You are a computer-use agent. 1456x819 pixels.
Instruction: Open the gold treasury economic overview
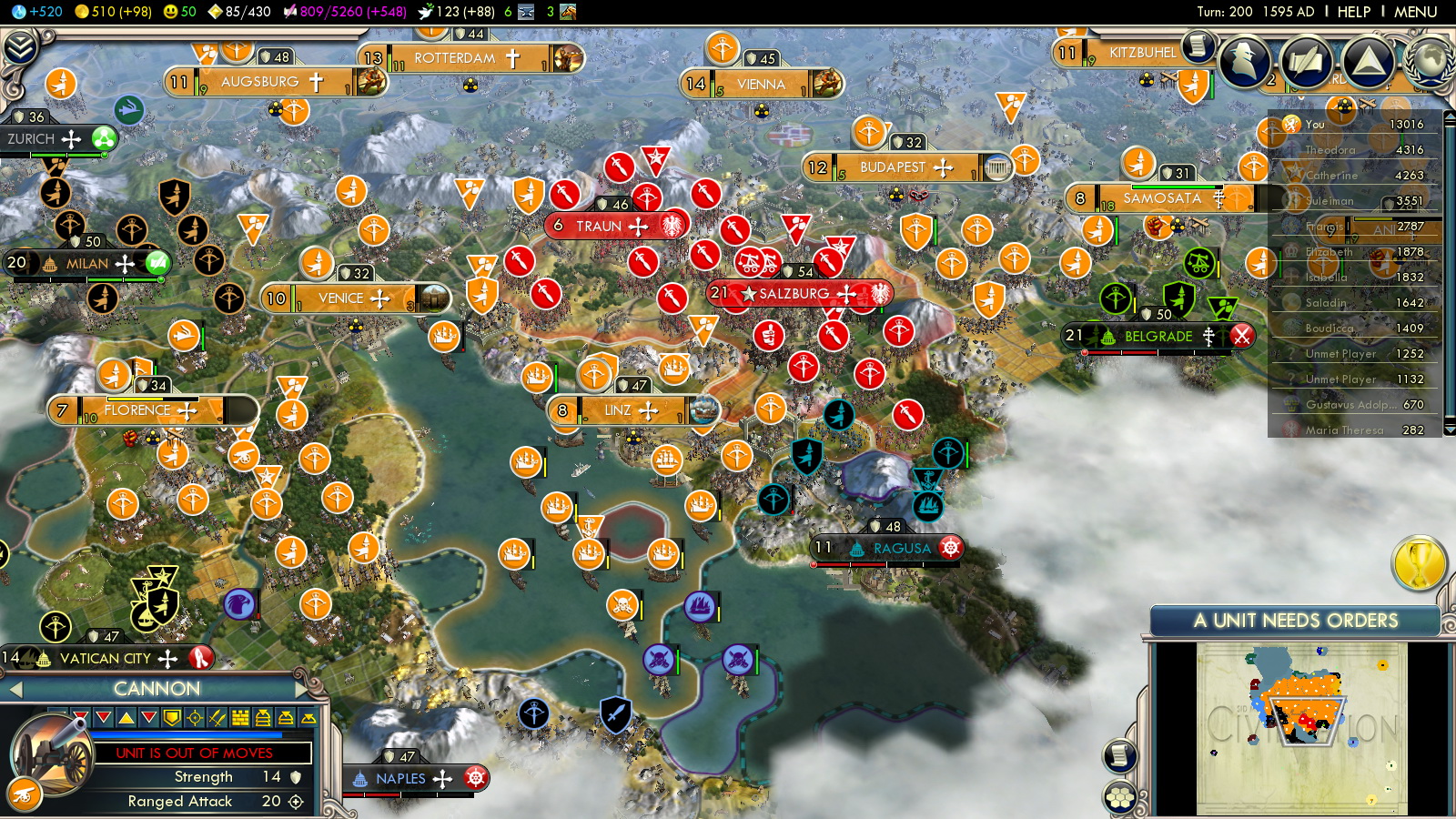coord(113,12)
